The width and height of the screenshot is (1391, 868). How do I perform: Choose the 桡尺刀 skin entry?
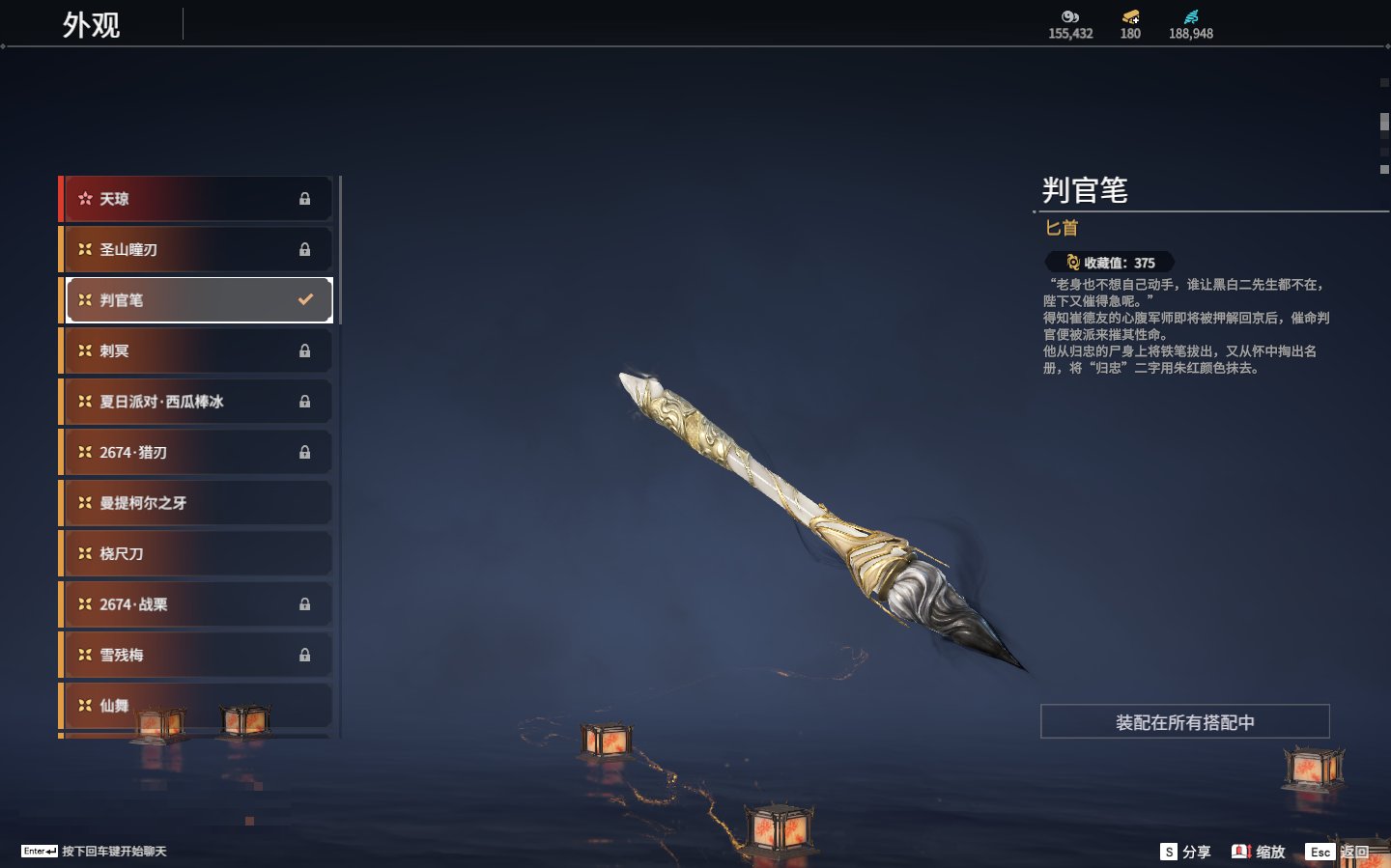(x=197, y=553)
